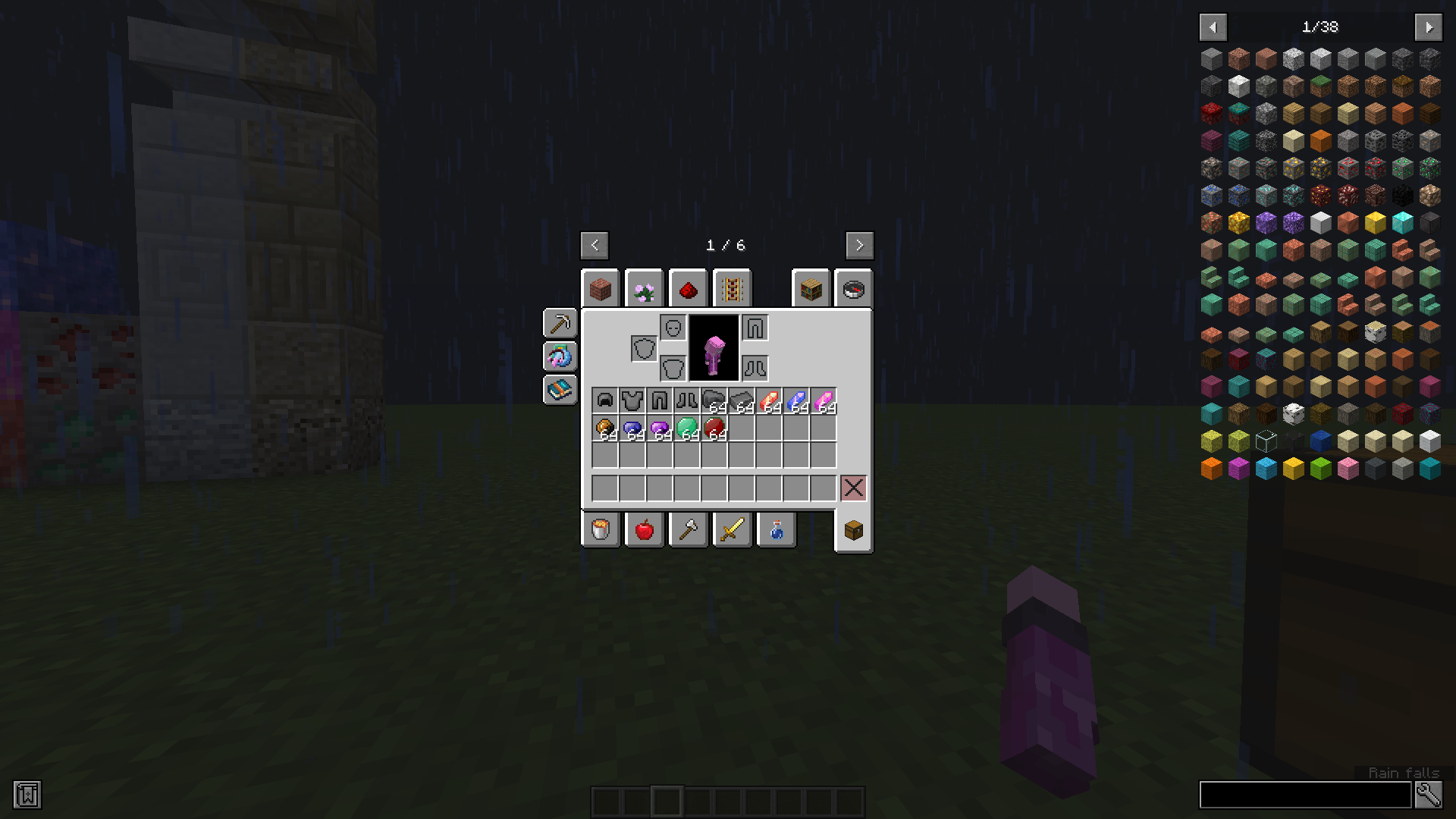1456x819 pixels.
Task: Open the golden rail transportation tab icon
Action: [731, 288]
